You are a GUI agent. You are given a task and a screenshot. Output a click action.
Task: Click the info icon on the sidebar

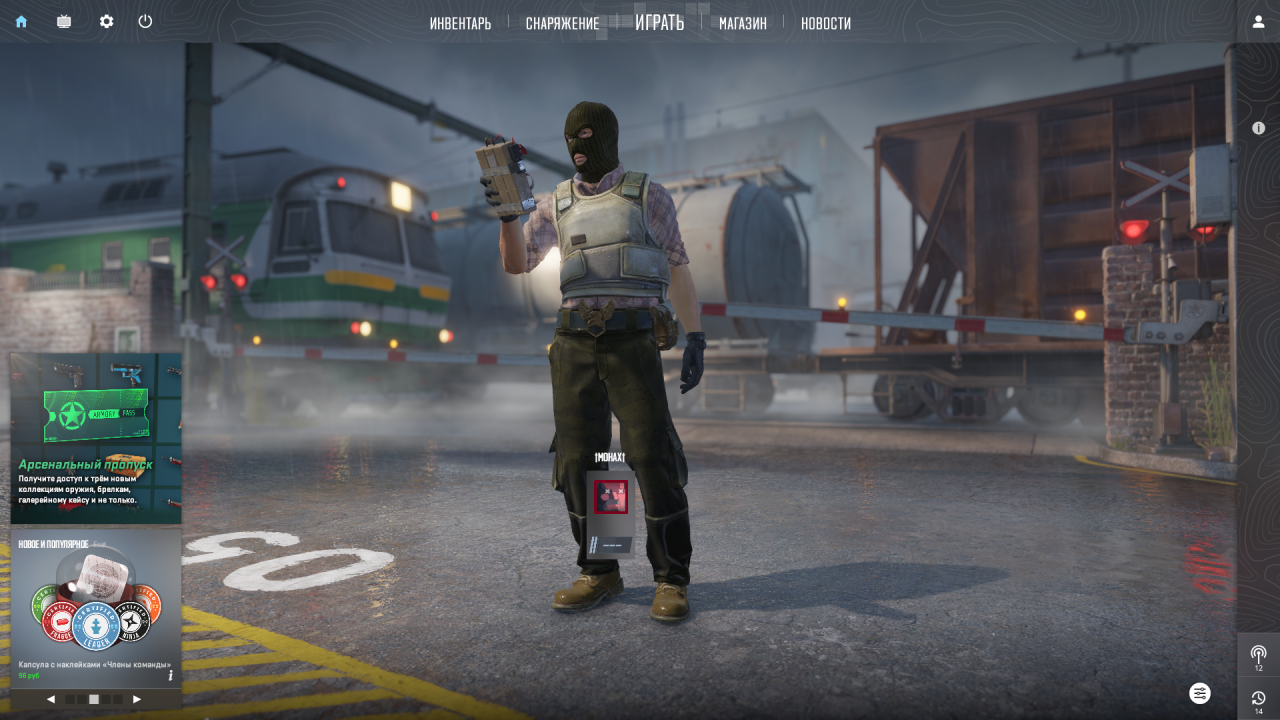1258,128
